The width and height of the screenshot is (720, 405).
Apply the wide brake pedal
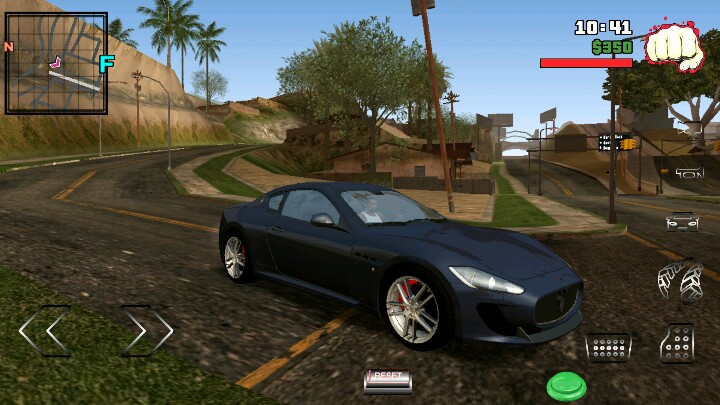[608, 347]
